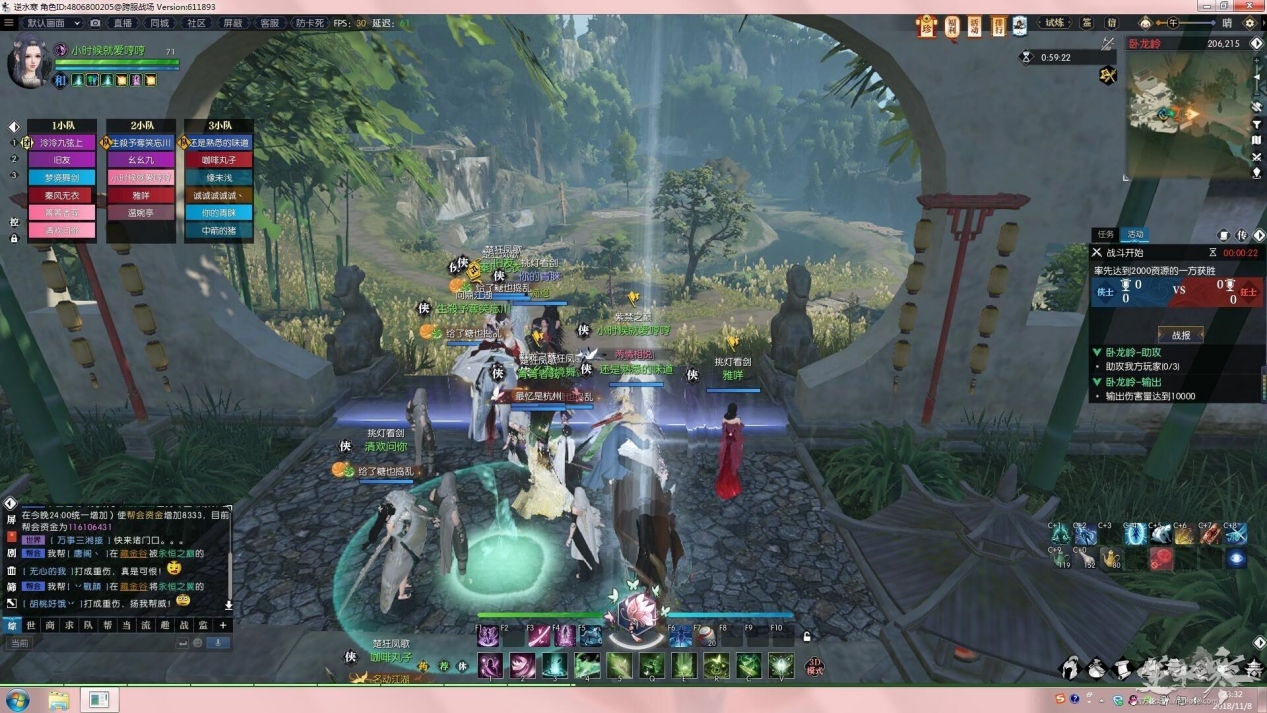The image size is (1267, 713).
Task: Switch chat to the 帮 guild channel tab
Action: tap(107, 625)
